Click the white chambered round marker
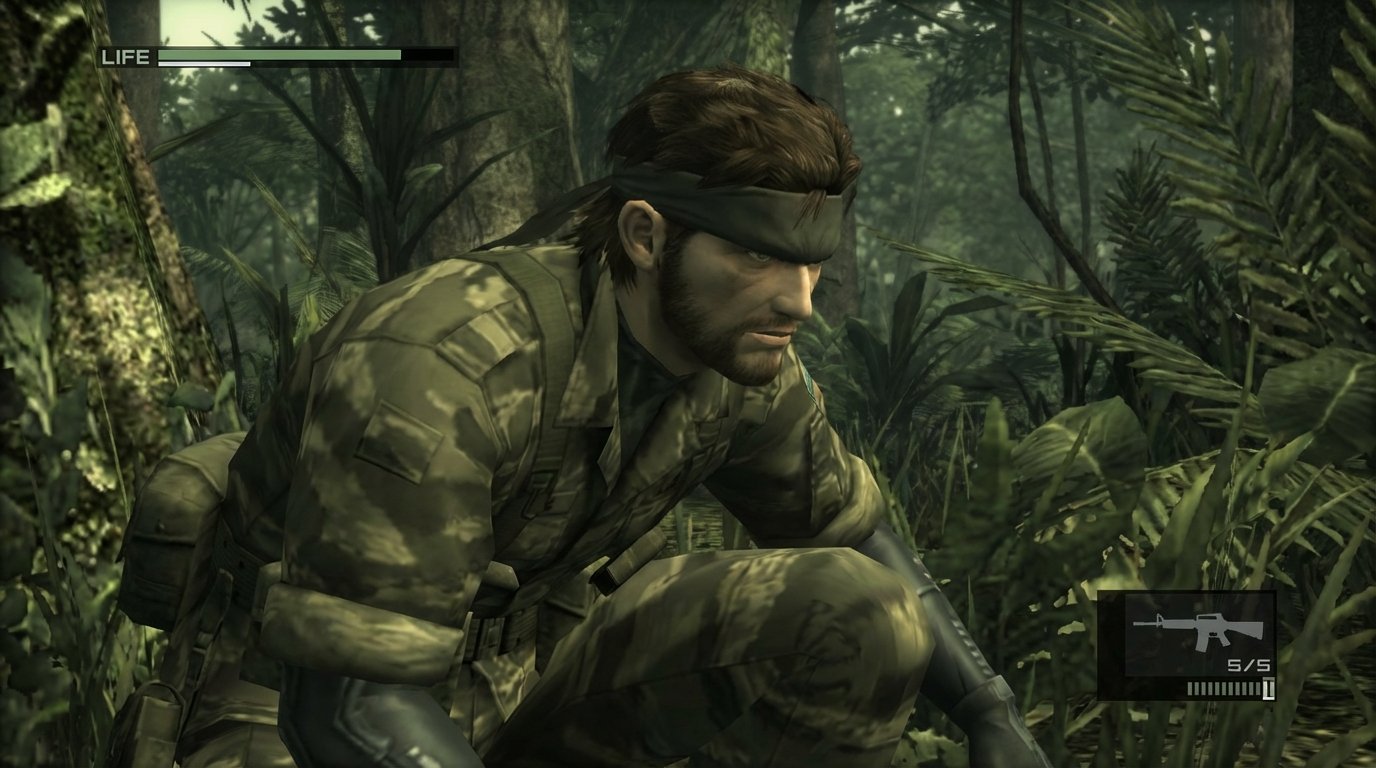 (x=1266, y=686)
